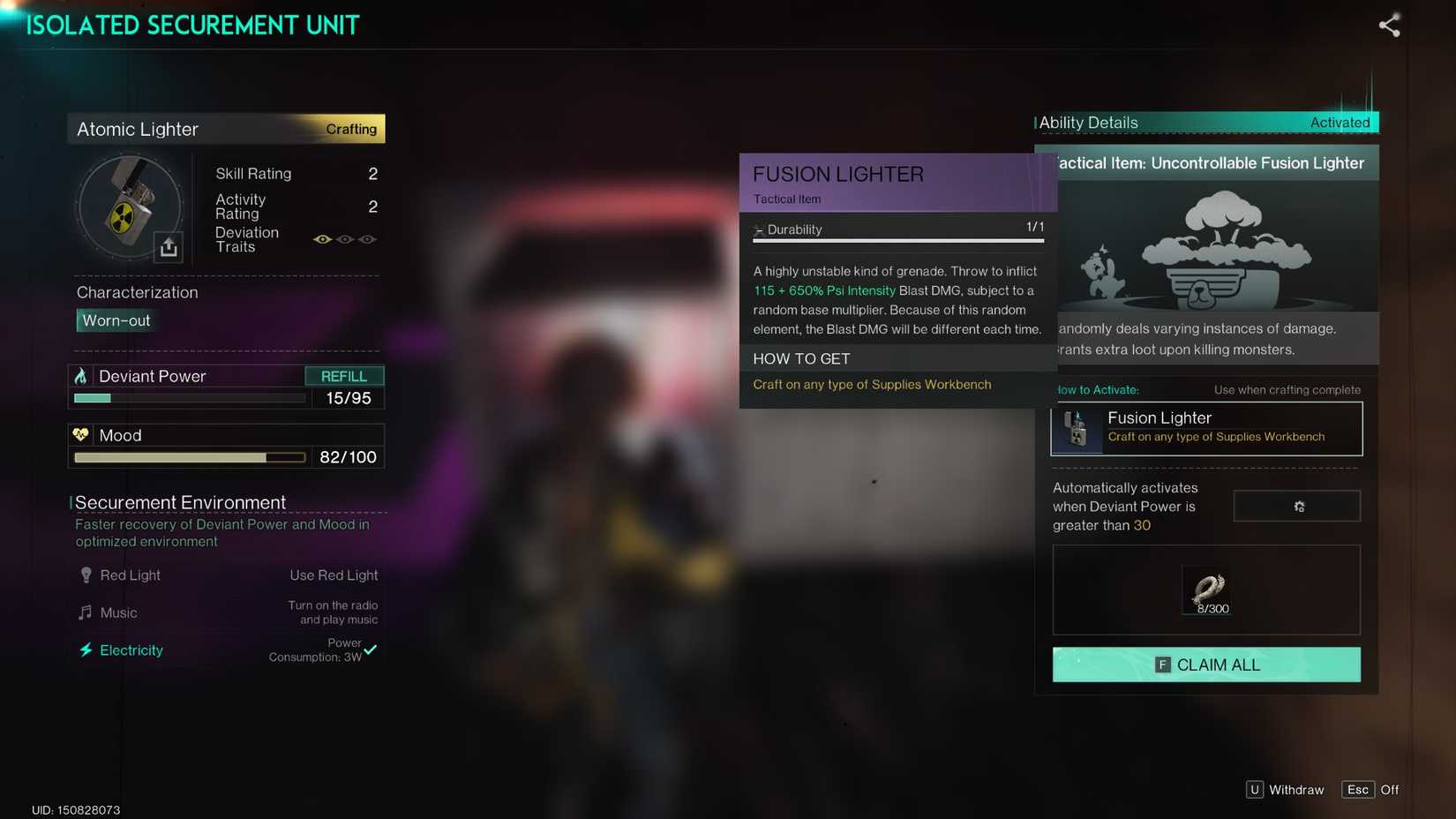Screen dimensions: 1456x819
Task: Toggle the second Deviation Traits eye
Action: [345, 239]
